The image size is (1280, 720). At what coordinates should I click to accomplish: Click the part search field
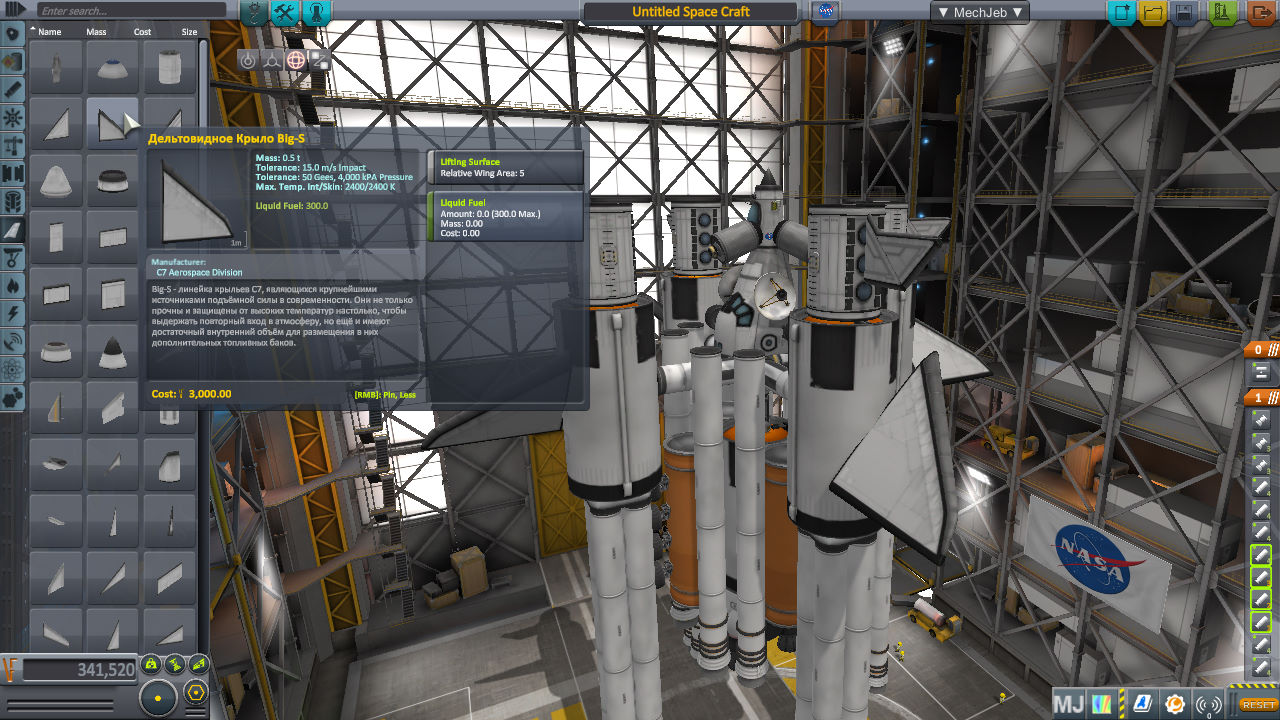[130, 11]
